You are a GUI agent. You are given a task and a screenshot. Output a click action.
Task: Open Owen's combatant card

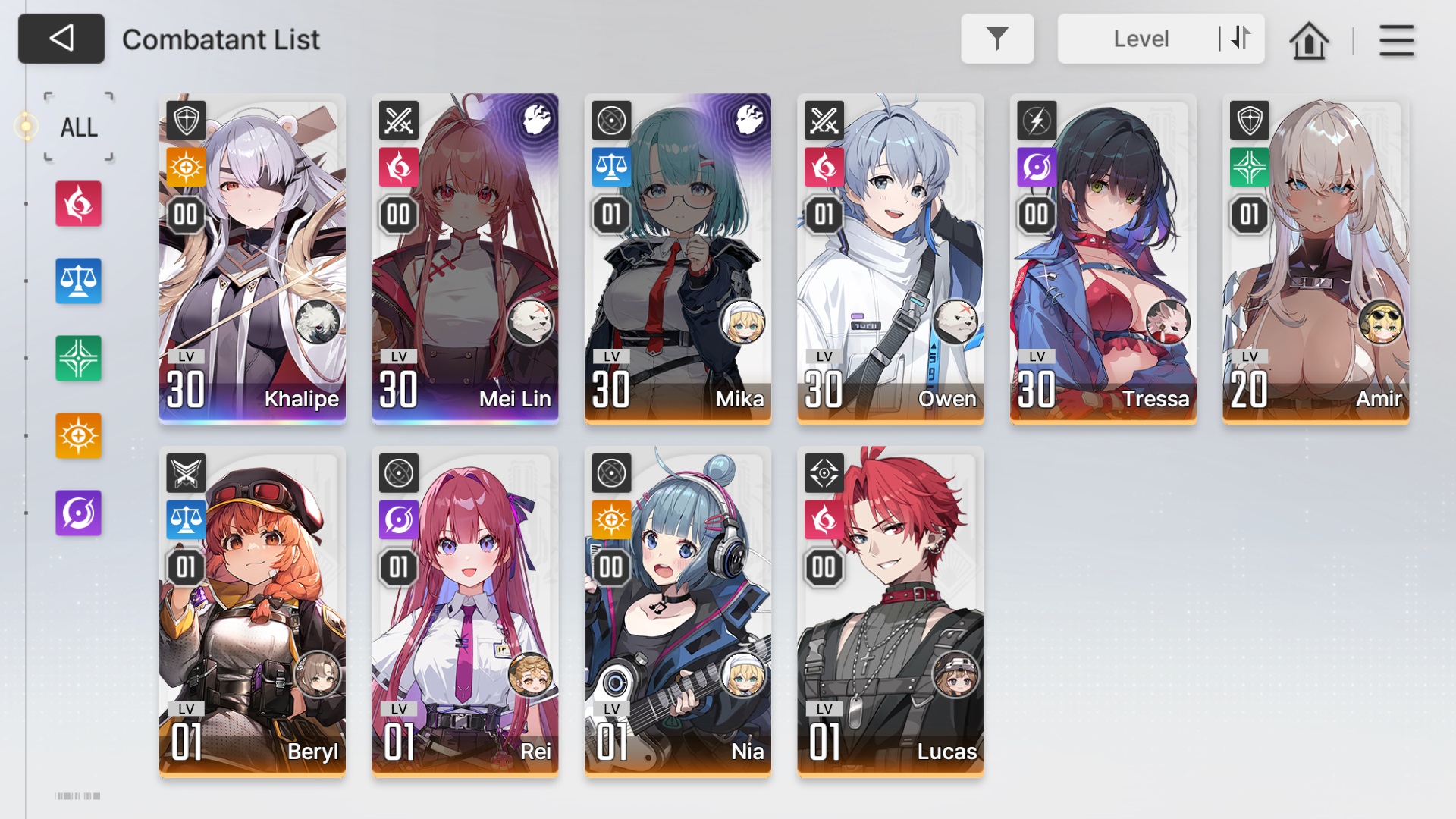(890, 259)
